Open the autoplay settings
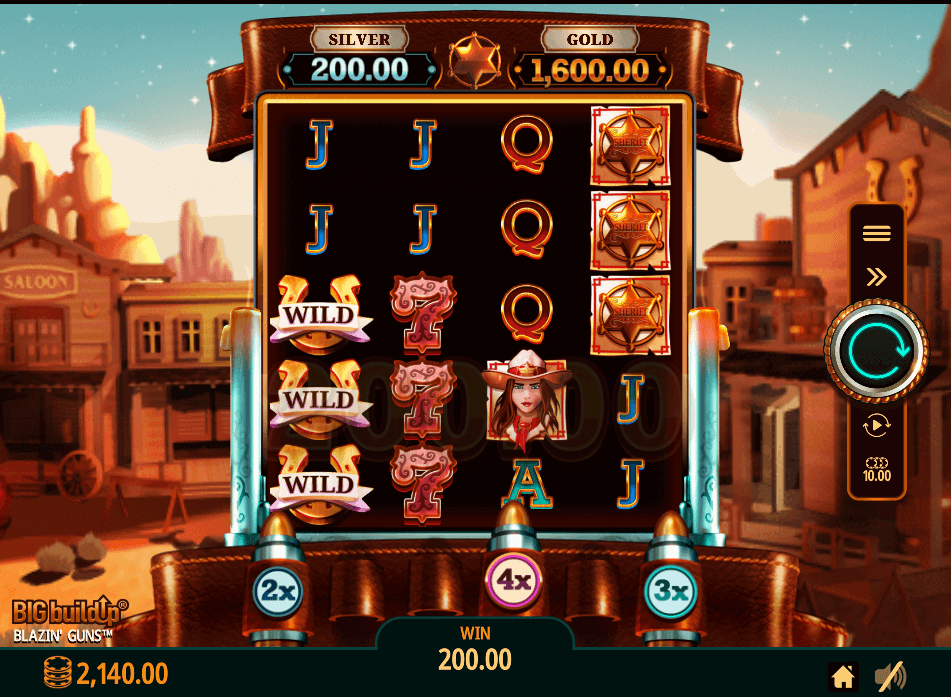This screenshot has width=951, height=697. (x=876, y=425)
